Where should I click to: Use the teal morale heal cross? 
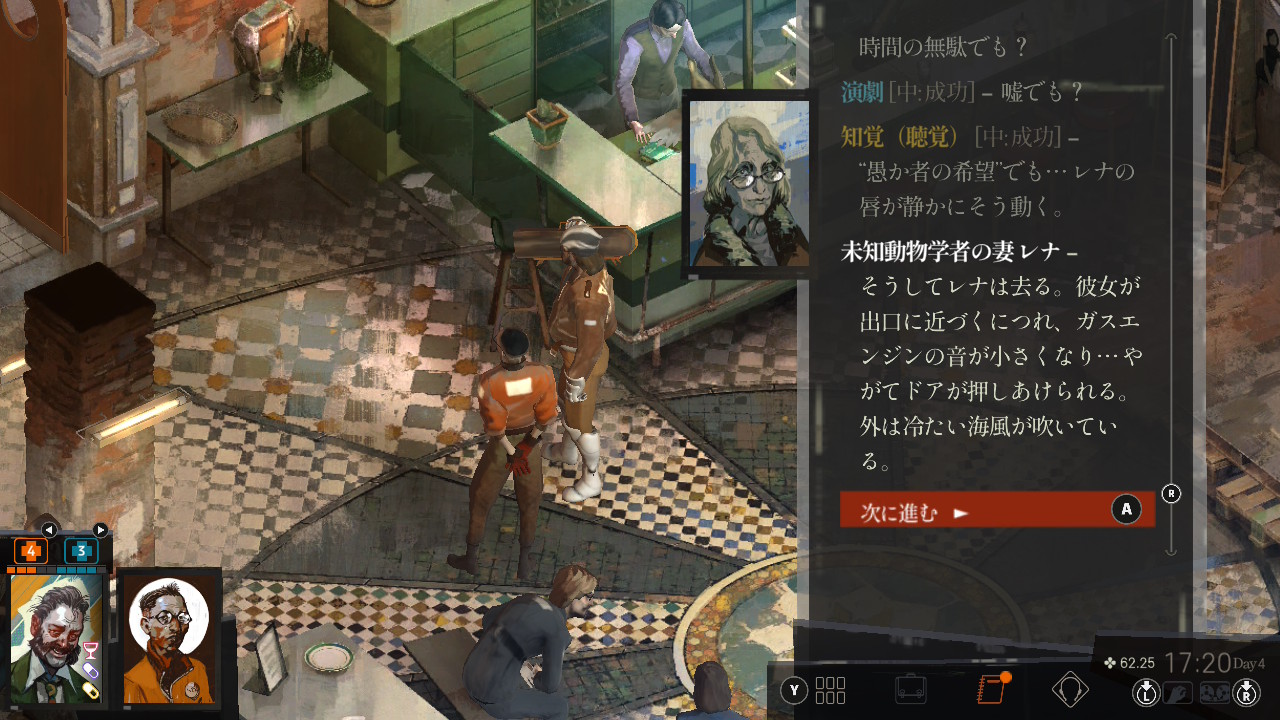81,551
